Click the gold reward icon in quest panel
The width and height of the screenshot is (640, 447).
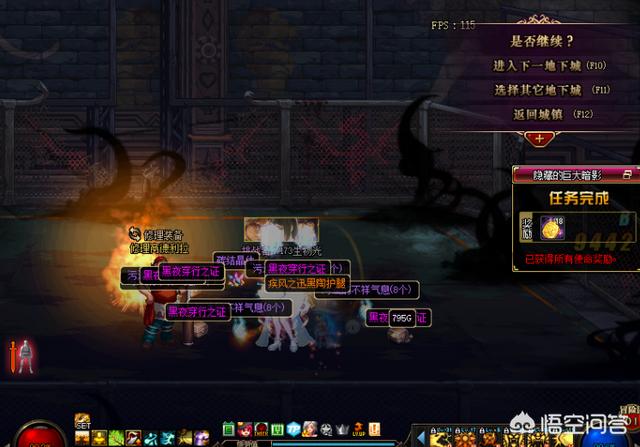tap(549, 228)
